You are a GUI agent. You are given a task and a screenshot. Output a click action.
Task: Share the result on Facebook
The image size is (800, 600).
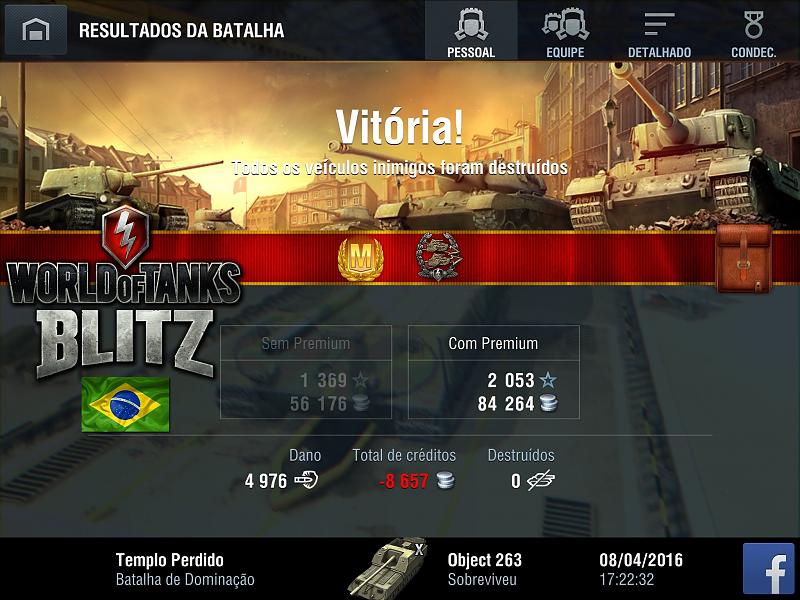coord(768,569)
